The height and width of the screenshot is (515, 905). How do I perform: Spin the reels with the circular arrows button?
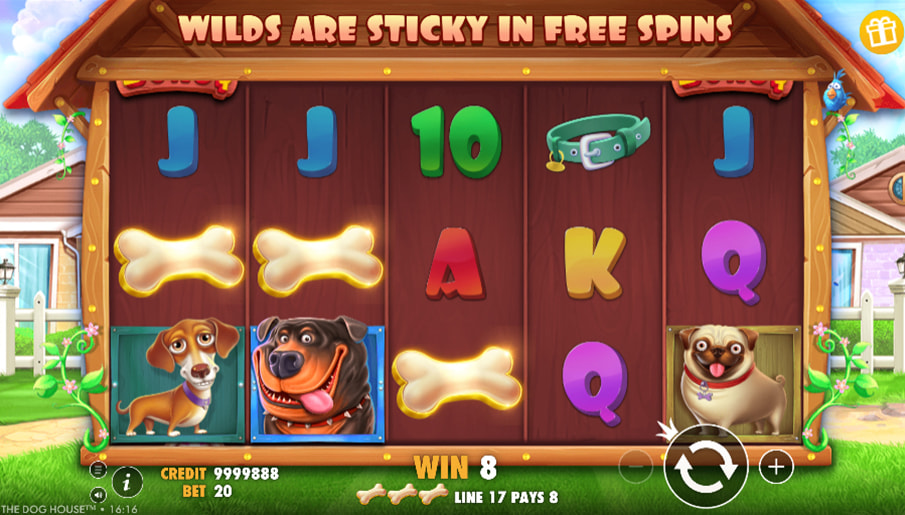[705, 466]
